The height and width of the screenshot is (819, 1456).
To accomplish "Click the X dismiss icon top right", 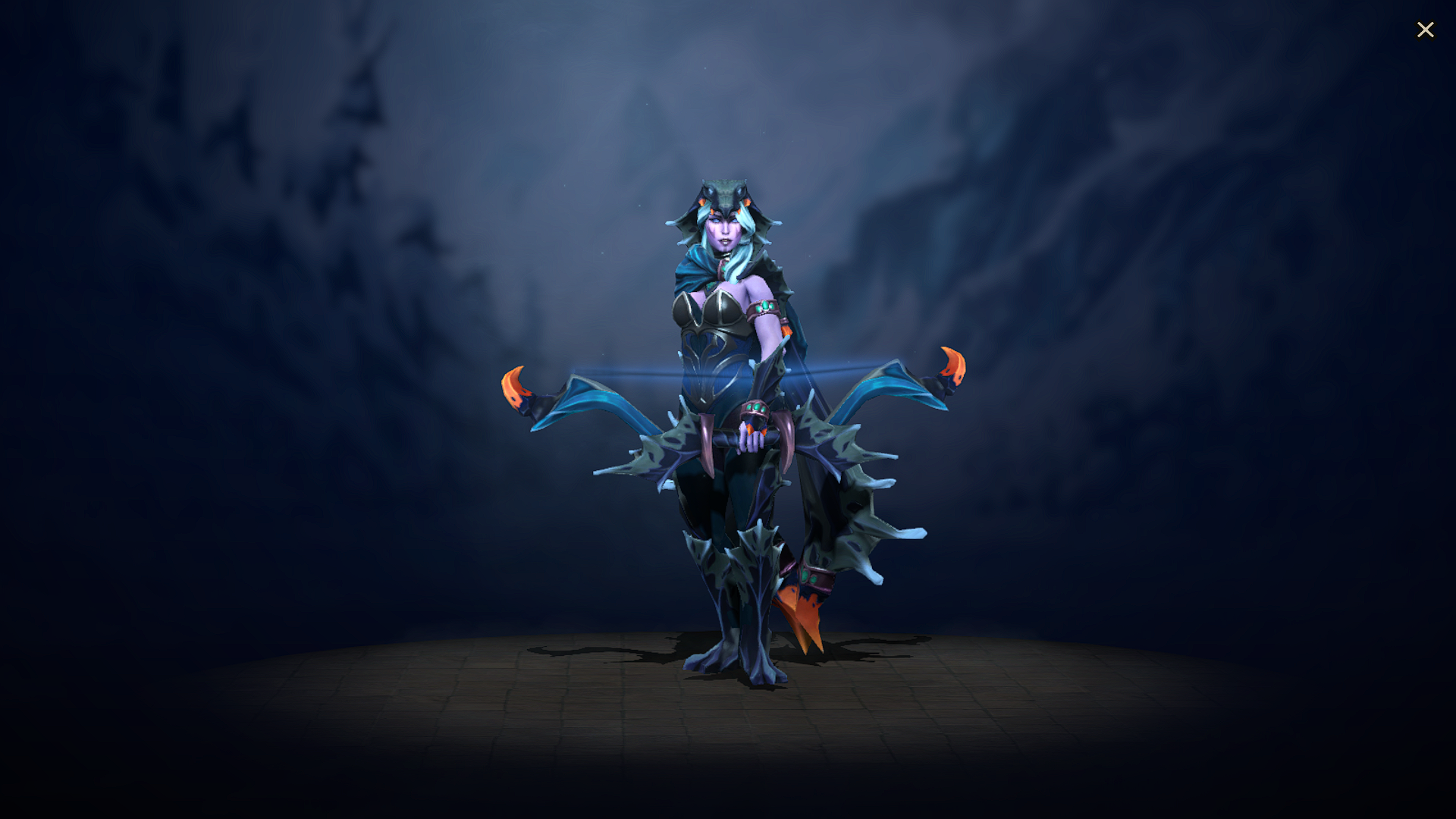I will (1426, 30).
